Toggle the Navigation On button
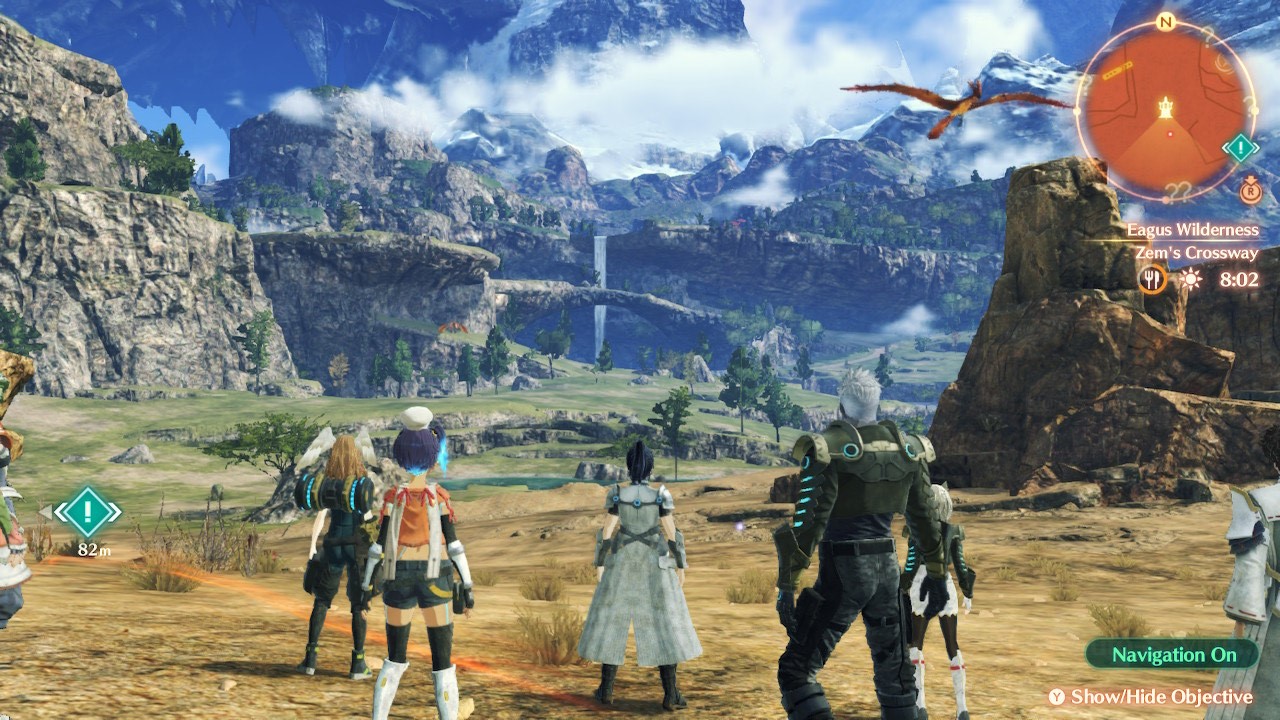The height and width of the screenshot is (720, 1280). click(x=1172, y=655)
